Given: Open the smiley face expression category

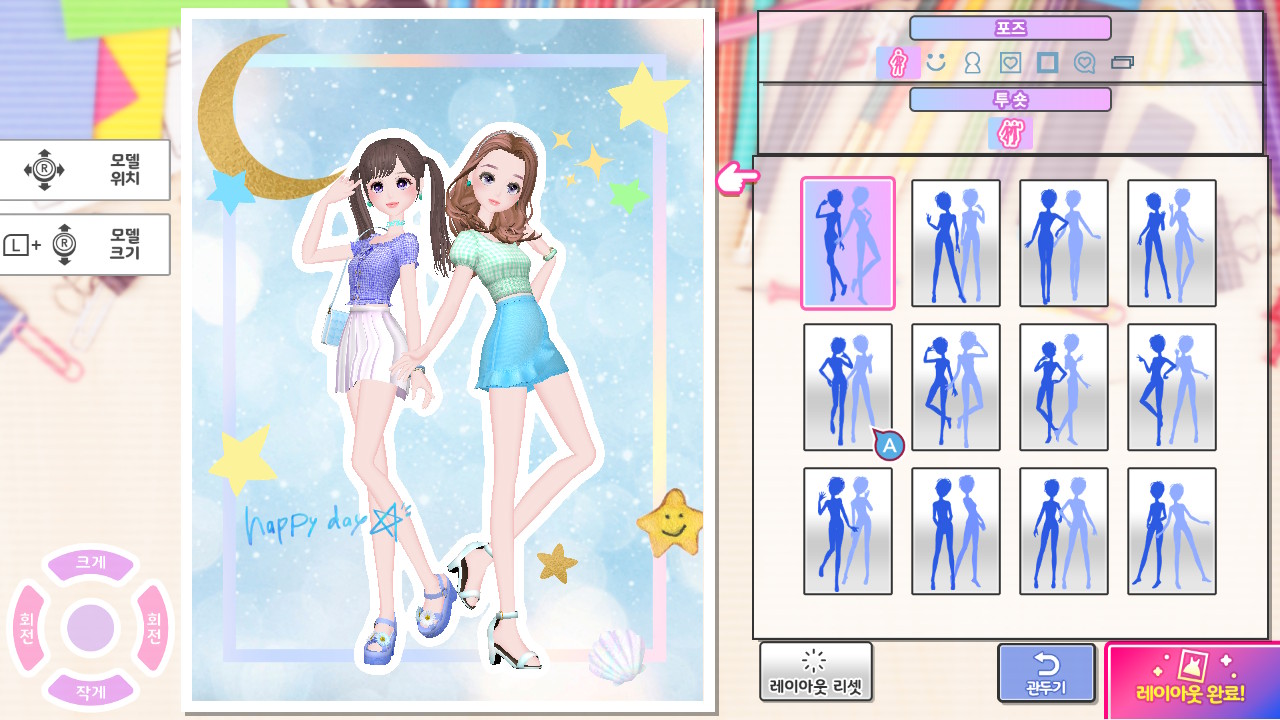Looking at the screenshot, I should pos(934,61).
